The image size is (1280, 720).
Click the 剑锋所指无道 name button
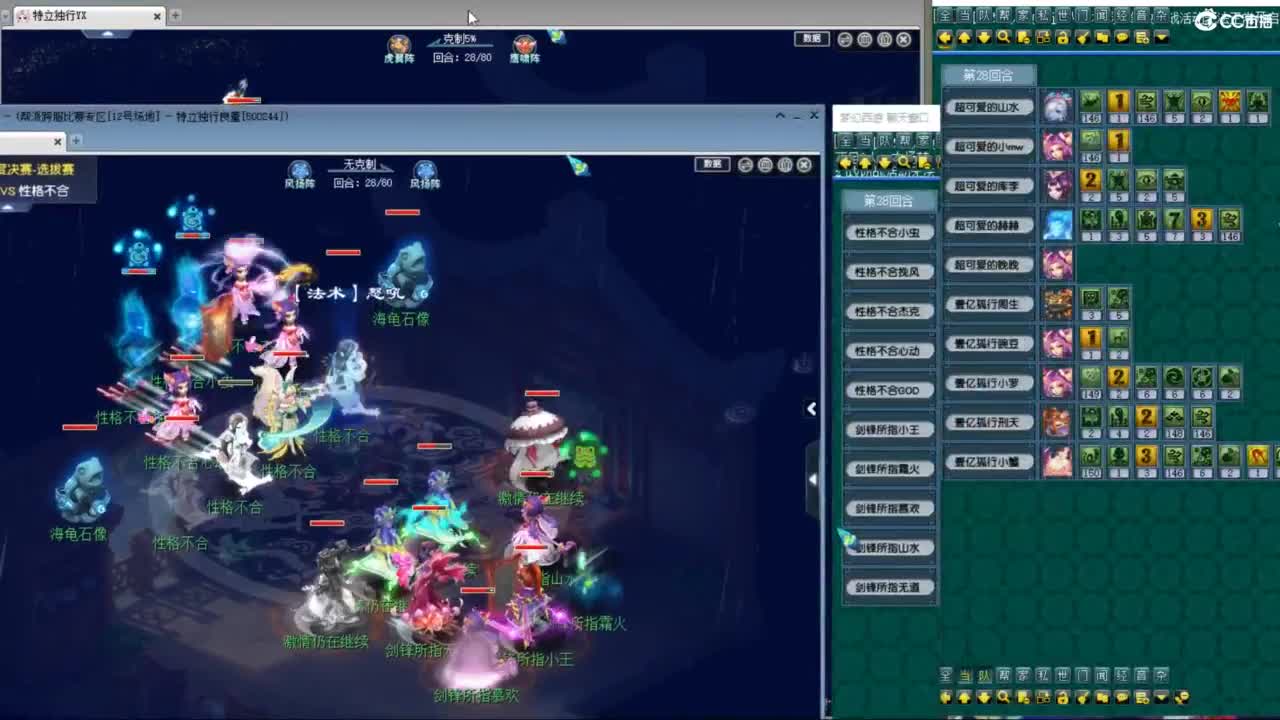coord(890,587)
